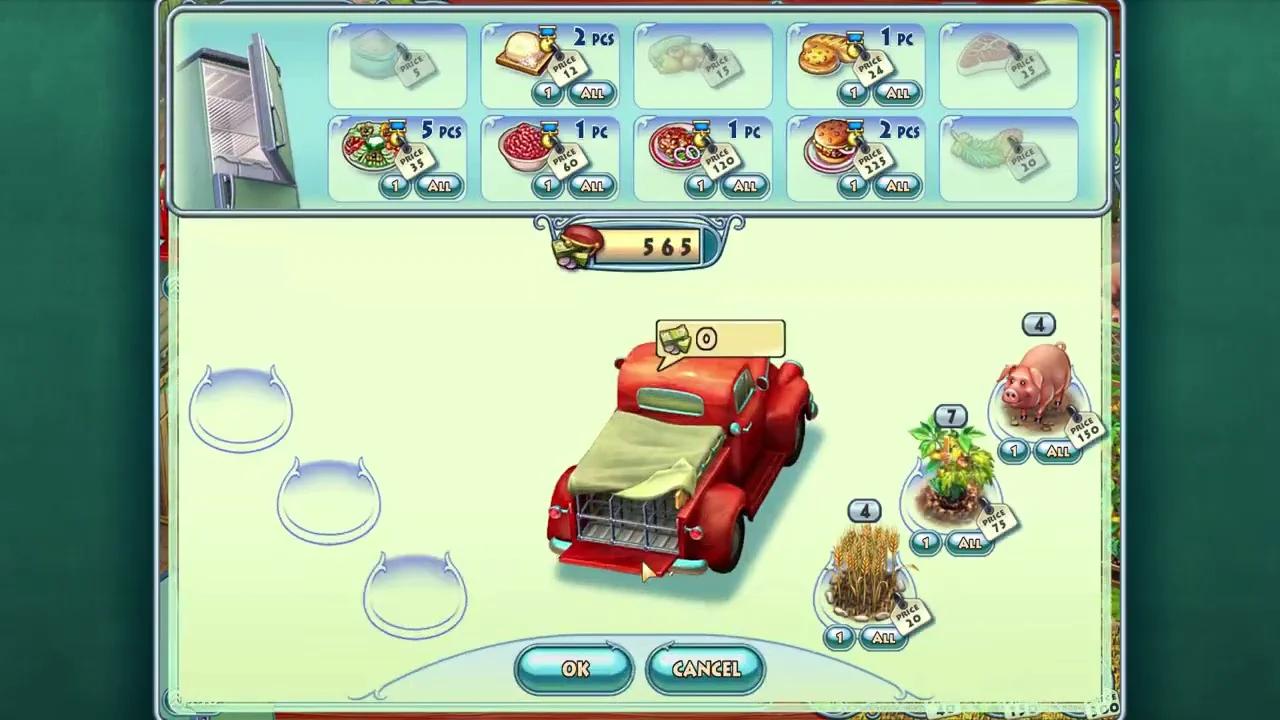Sell All burgers with the All button

coord(896,185)
